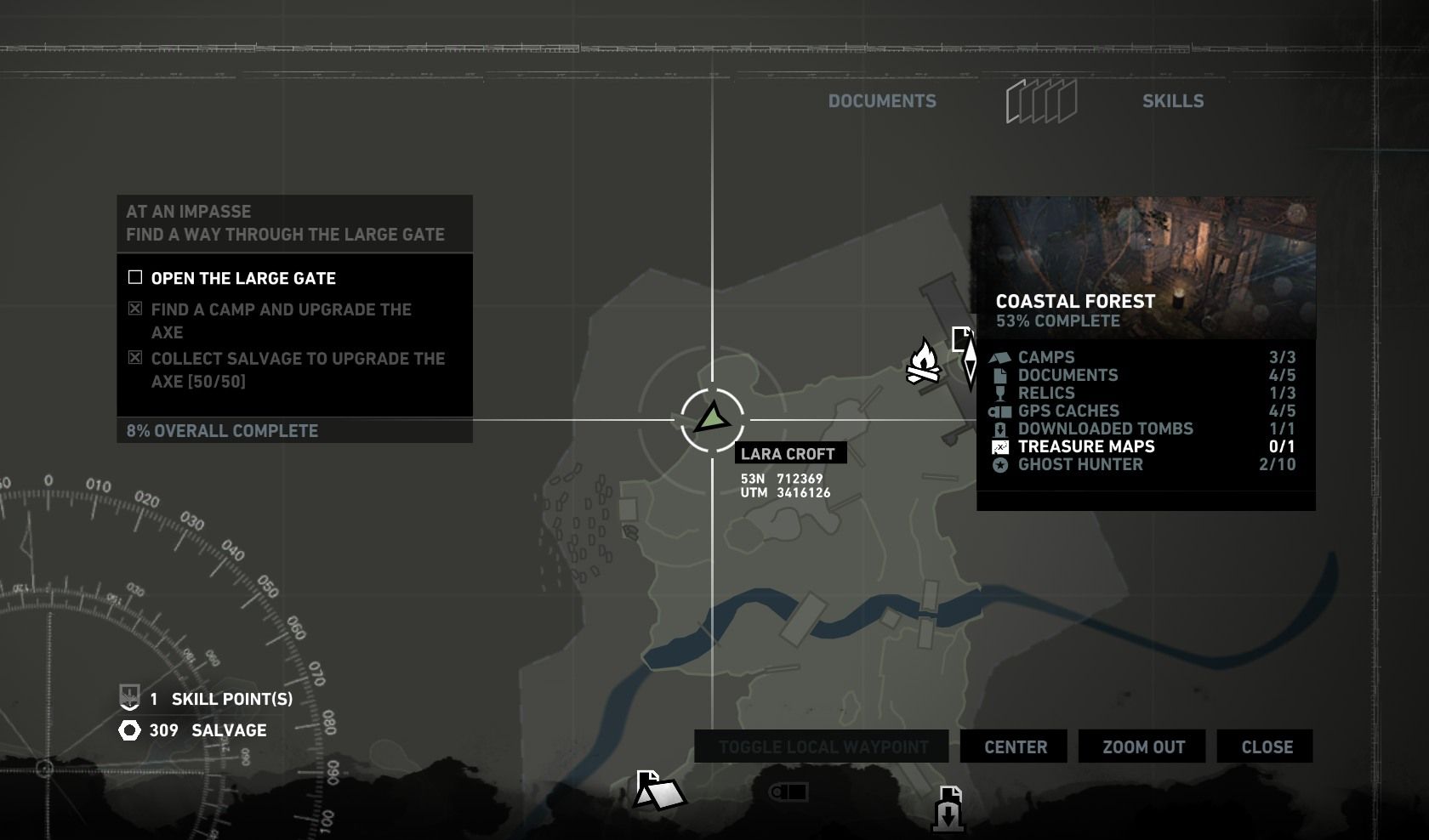The width and height of the screenshot is (1429, 840).
Task: Highlight the Relics legend entry
Action: (1046, 393)
